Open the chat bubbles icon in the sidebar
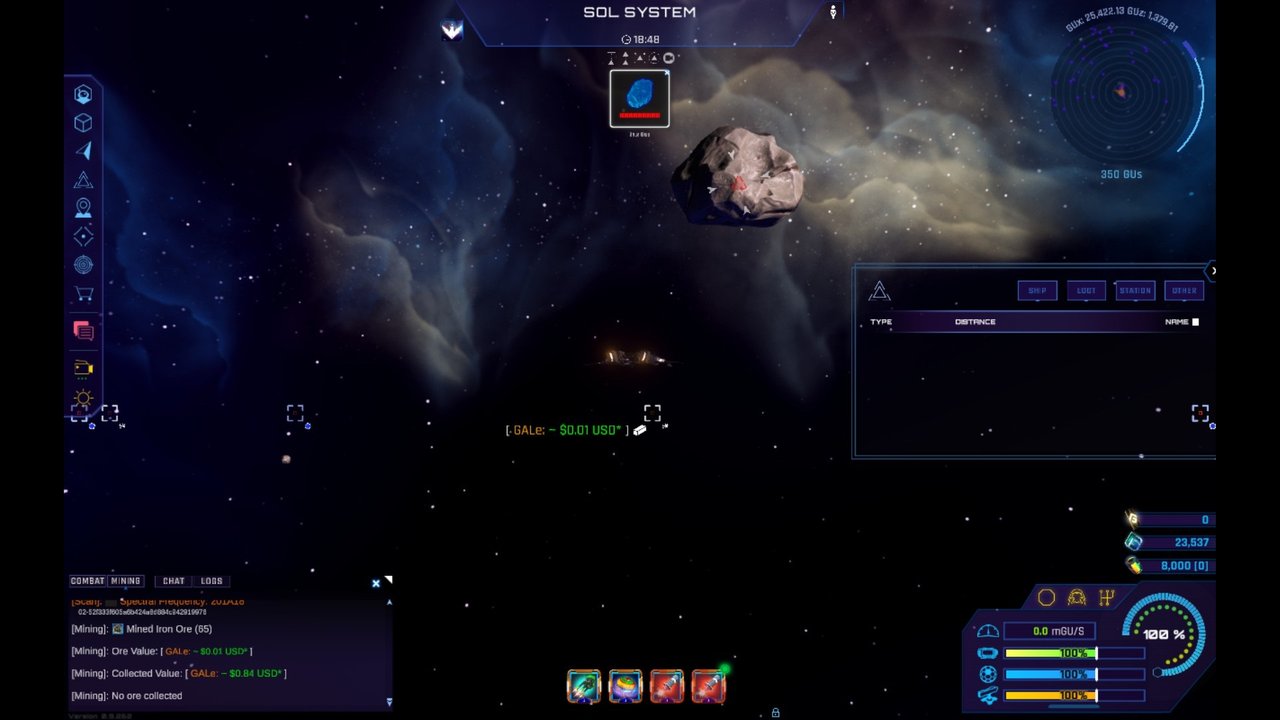 click(x=83, y=330)
